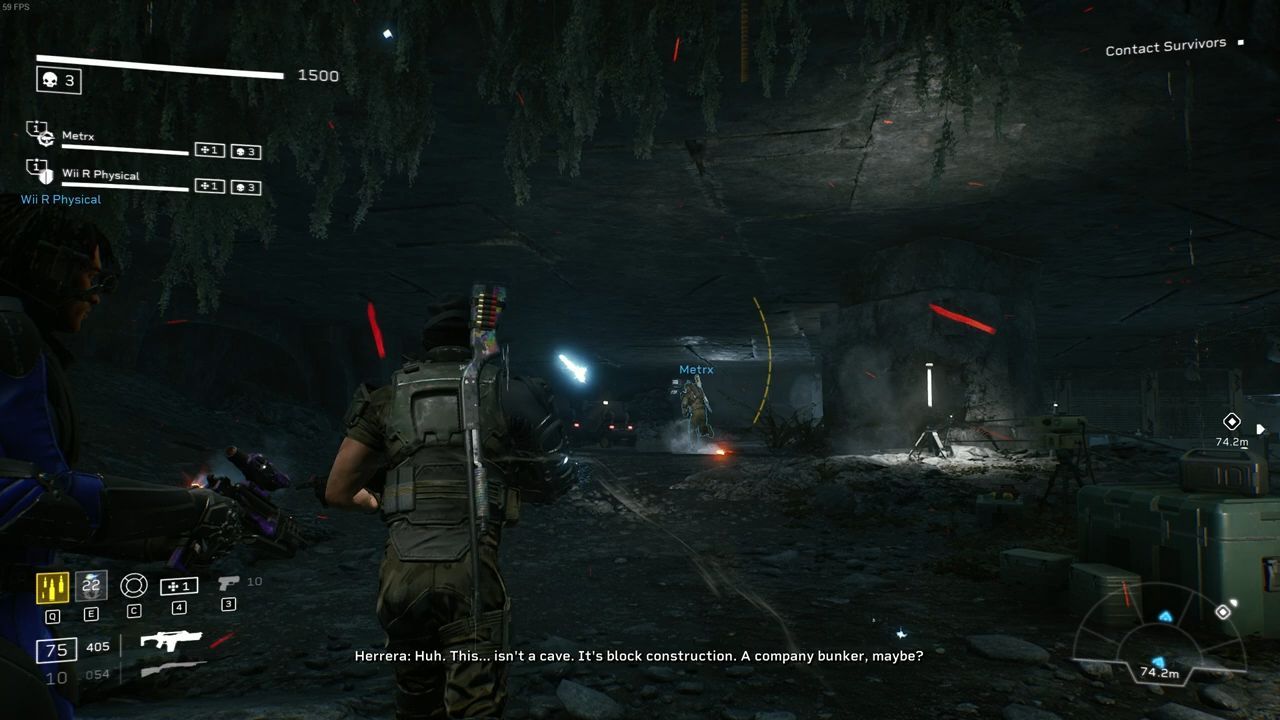The width and height of the screenshot is (1280, 720).
Task: Trigger the ability on cooldown showing 22
Action: pyautogui.click(x=91, y=586)
